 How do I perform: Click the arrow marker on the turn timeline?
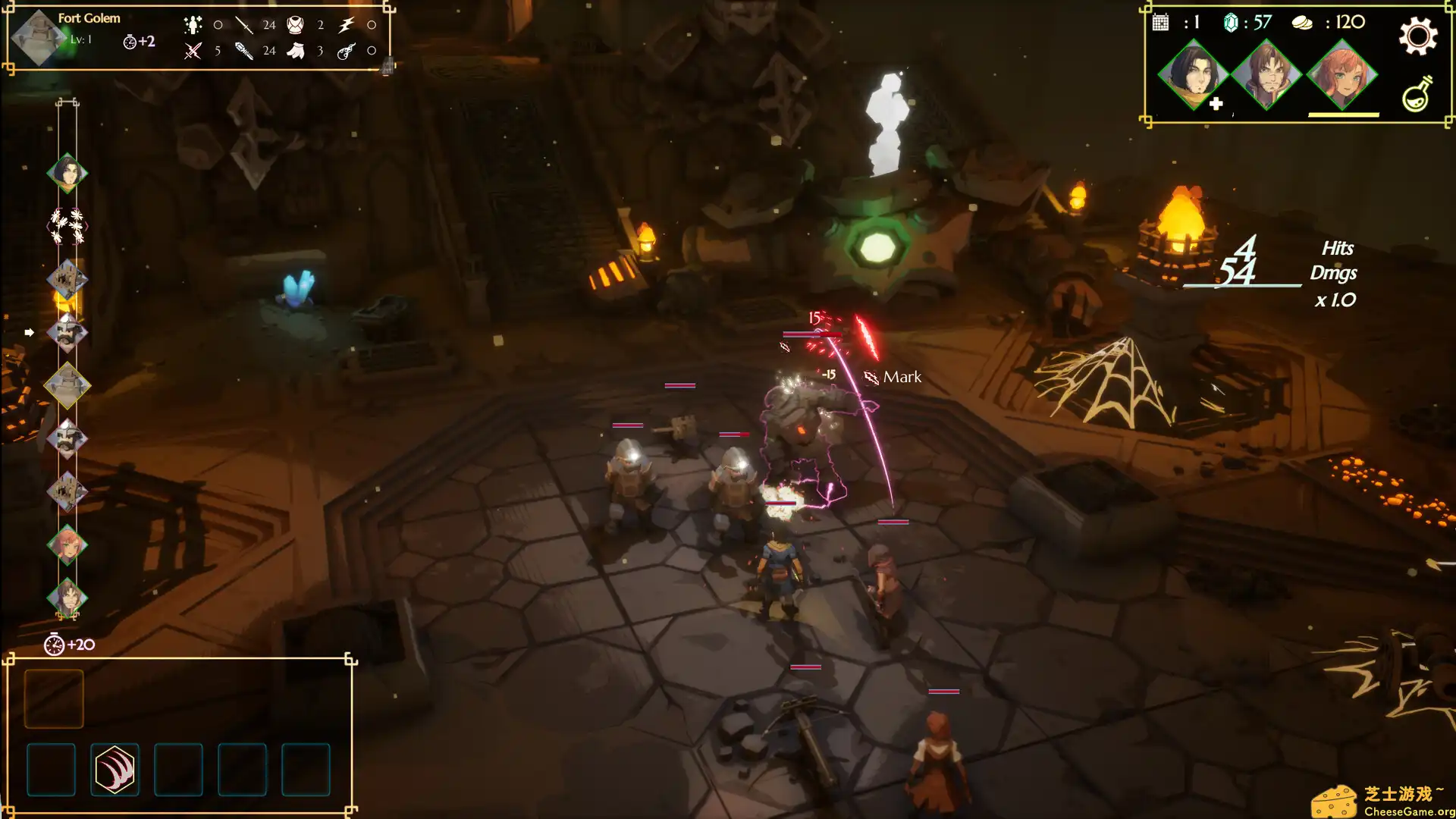click(x=30, y=331)
